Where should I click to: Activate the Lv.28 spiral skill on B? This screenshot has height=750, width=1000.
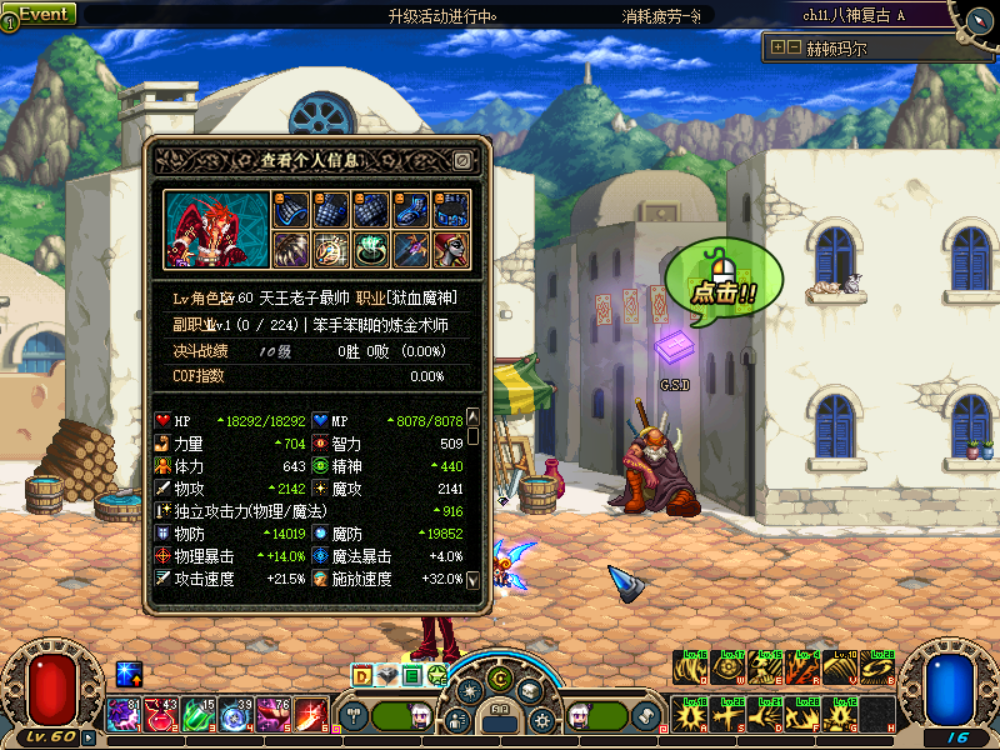877,667
